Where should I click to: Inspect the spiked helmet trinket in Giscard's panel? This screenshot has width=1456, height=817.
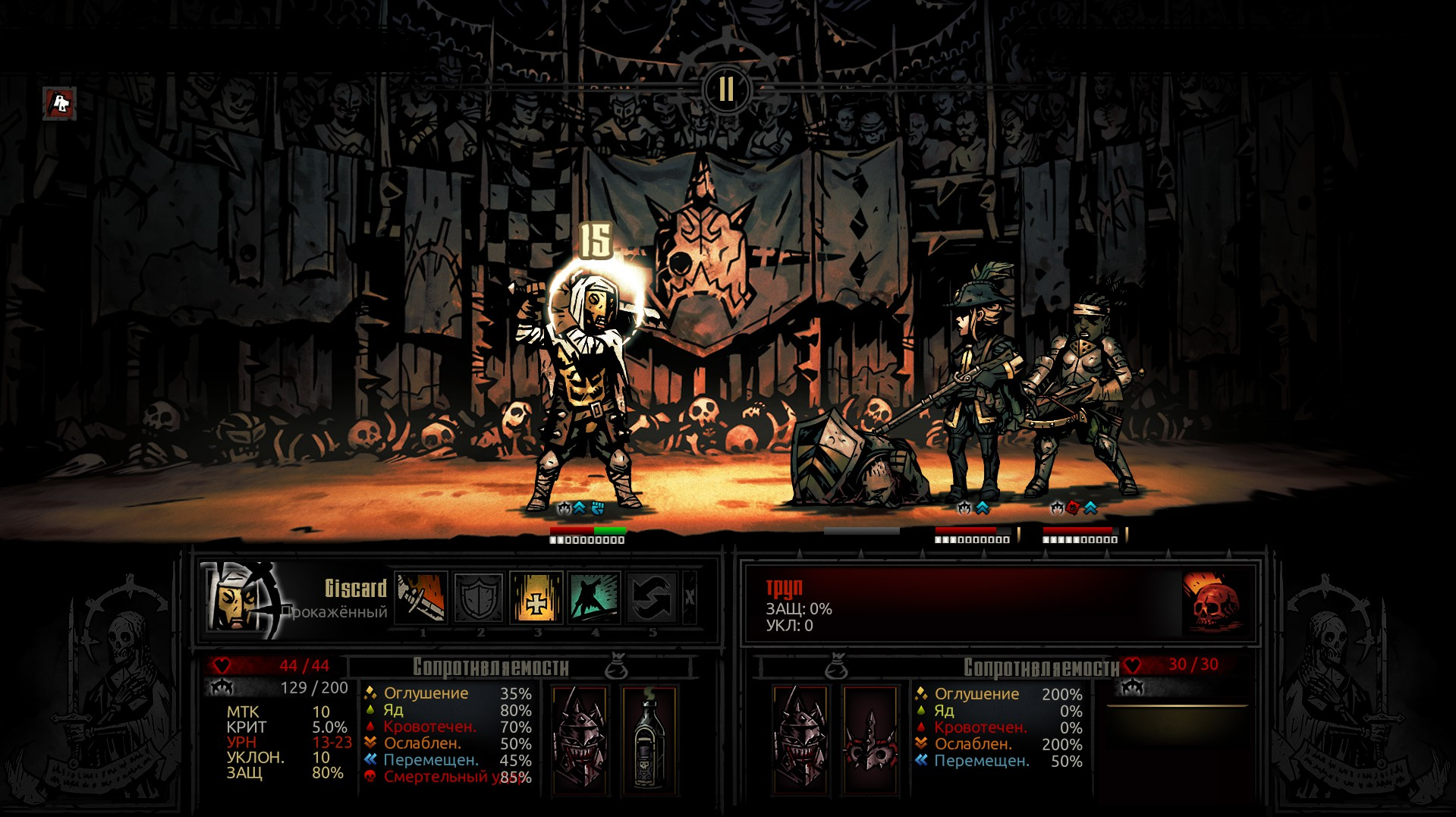[580, 740]
